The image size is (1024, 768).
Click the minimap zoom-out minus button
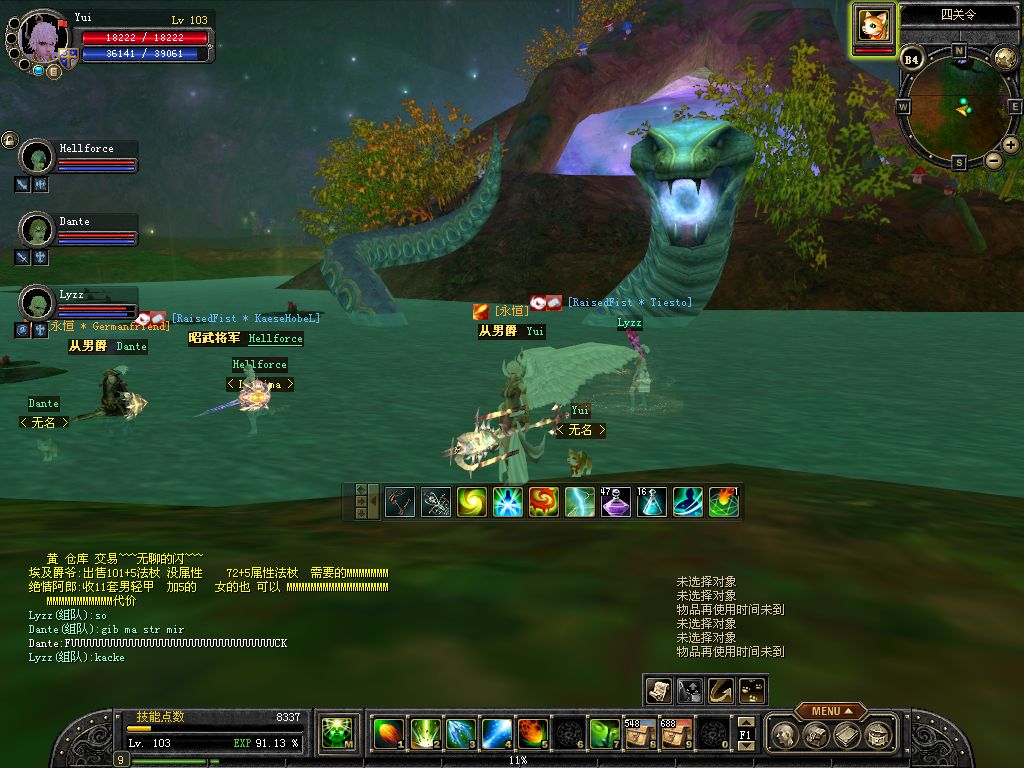(993, 160)
